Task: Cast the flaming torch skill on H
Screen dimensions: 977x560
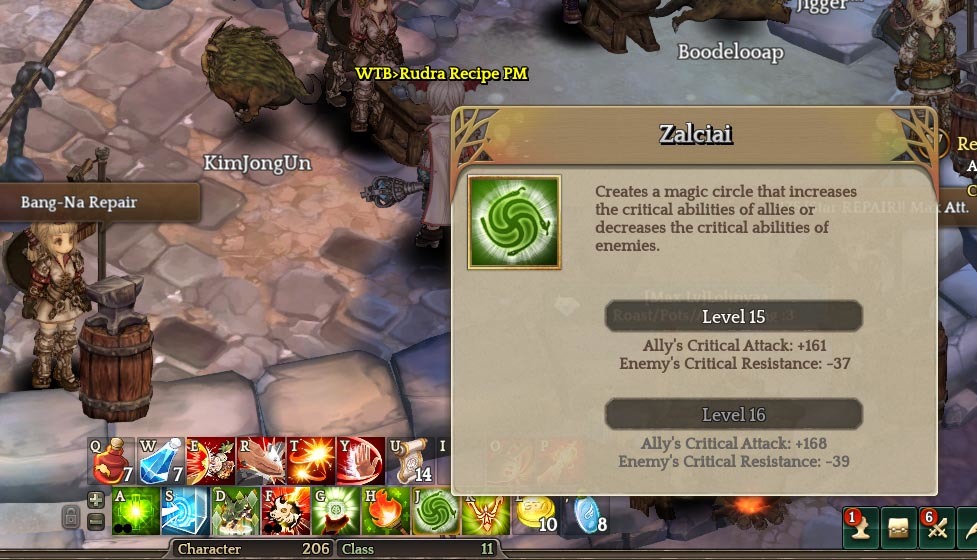Action: (x=385, y=510)
